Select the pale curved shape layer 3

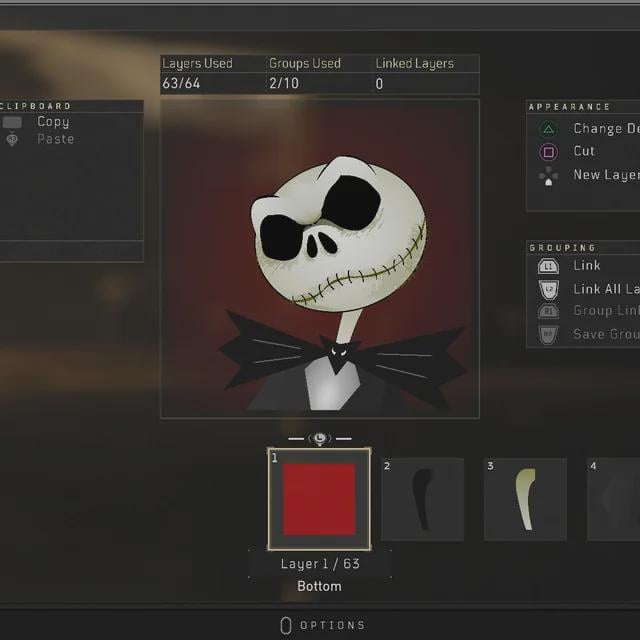[525, 499]
